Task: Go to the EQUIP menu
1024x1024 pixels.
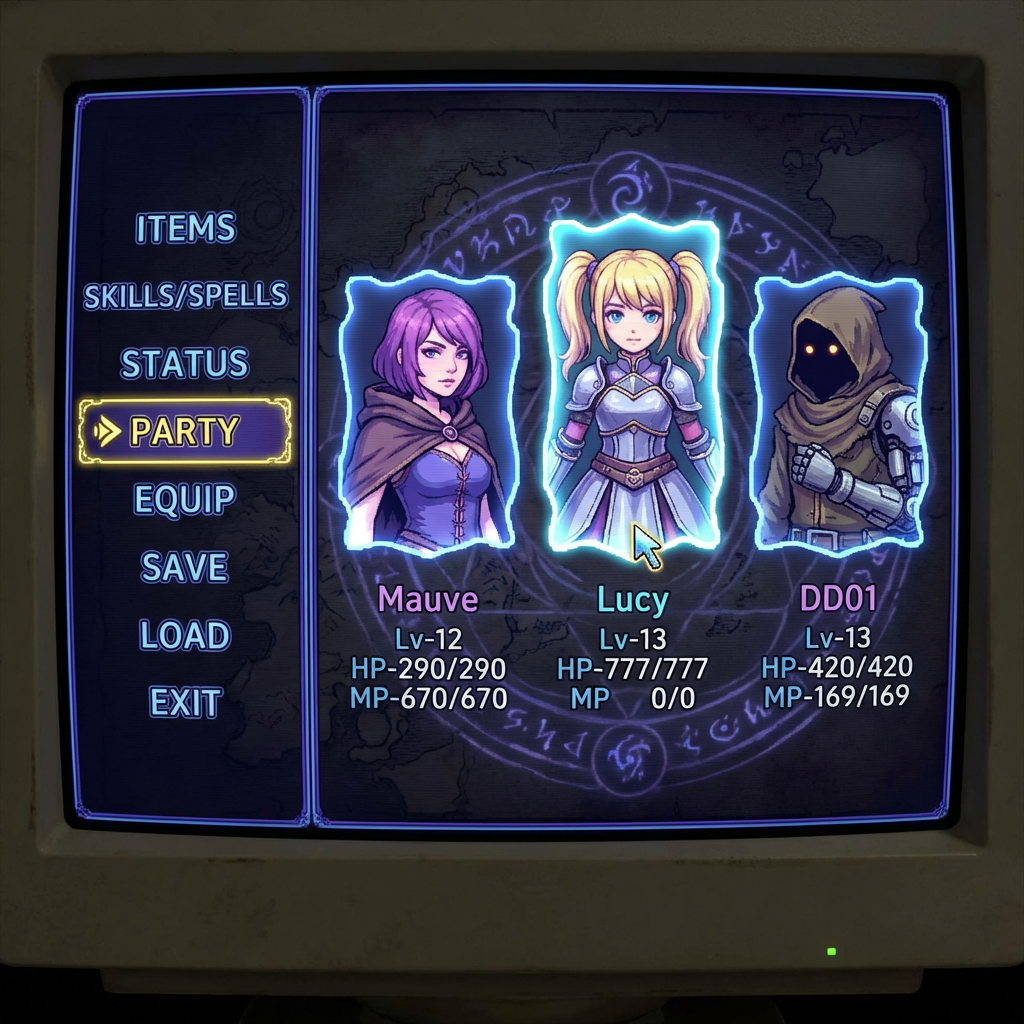Action: click(186, 499)
